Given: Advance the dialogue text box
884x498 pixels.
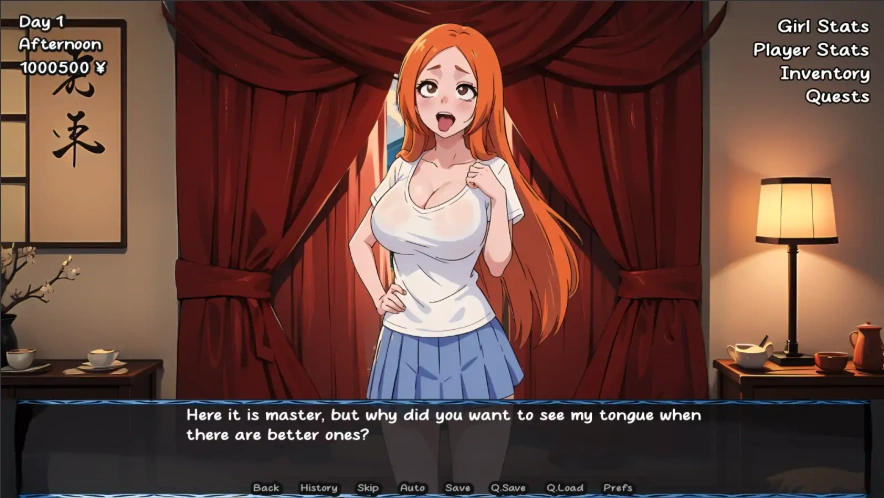Looking at the screenshot, I should click(443, 437).
